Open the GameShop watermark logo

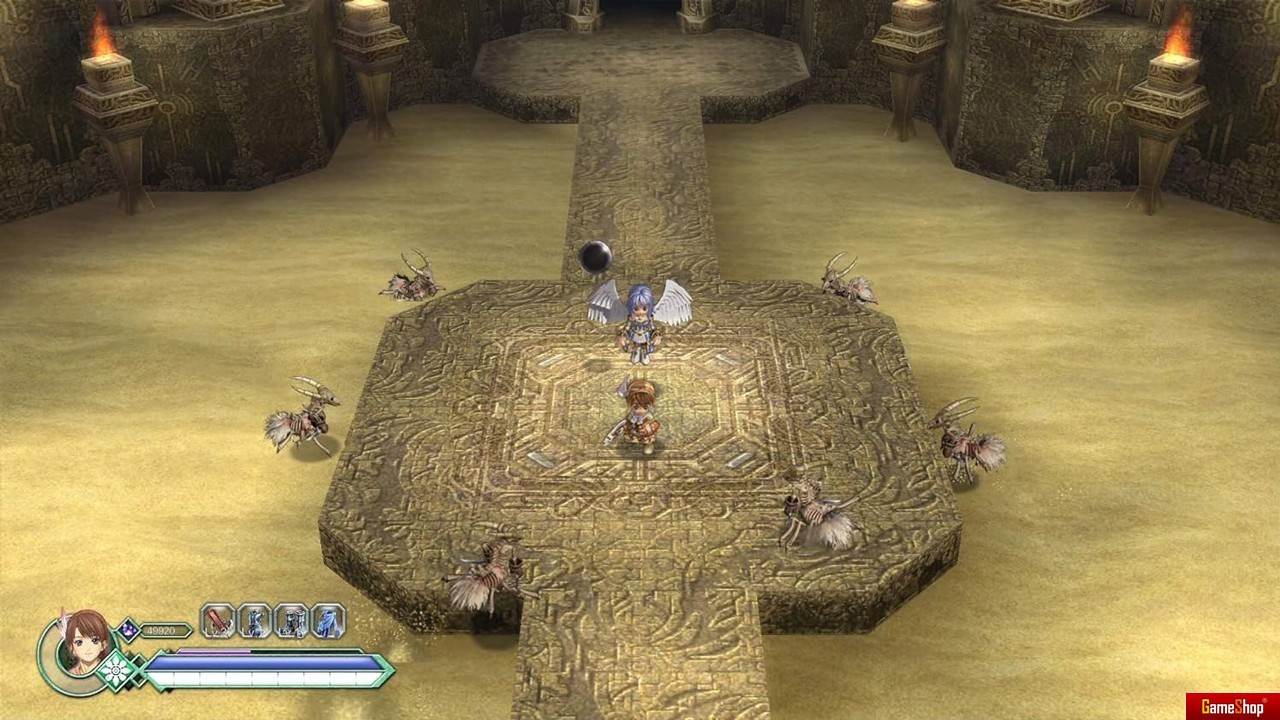[x=1232, y=707]
